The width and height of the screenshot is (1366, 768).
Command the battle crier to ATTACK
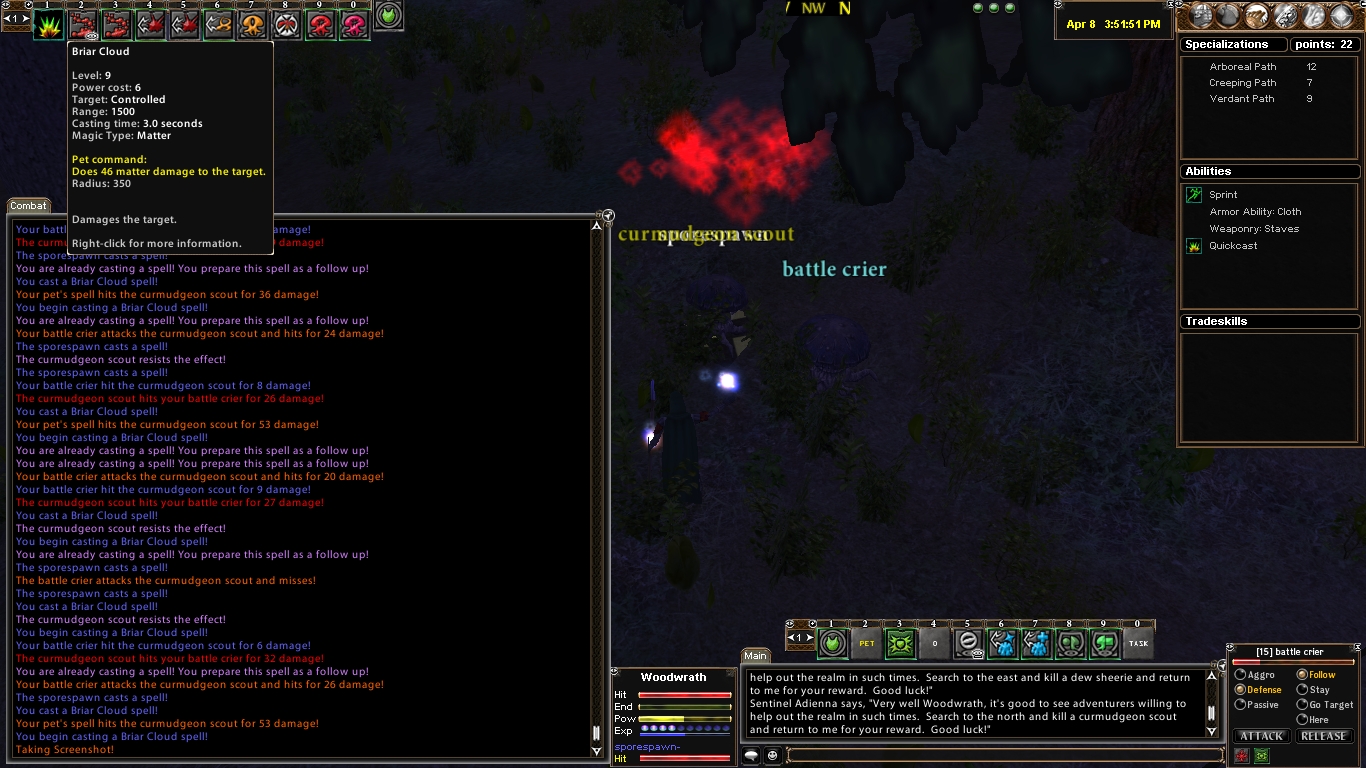click(1262, 737)
